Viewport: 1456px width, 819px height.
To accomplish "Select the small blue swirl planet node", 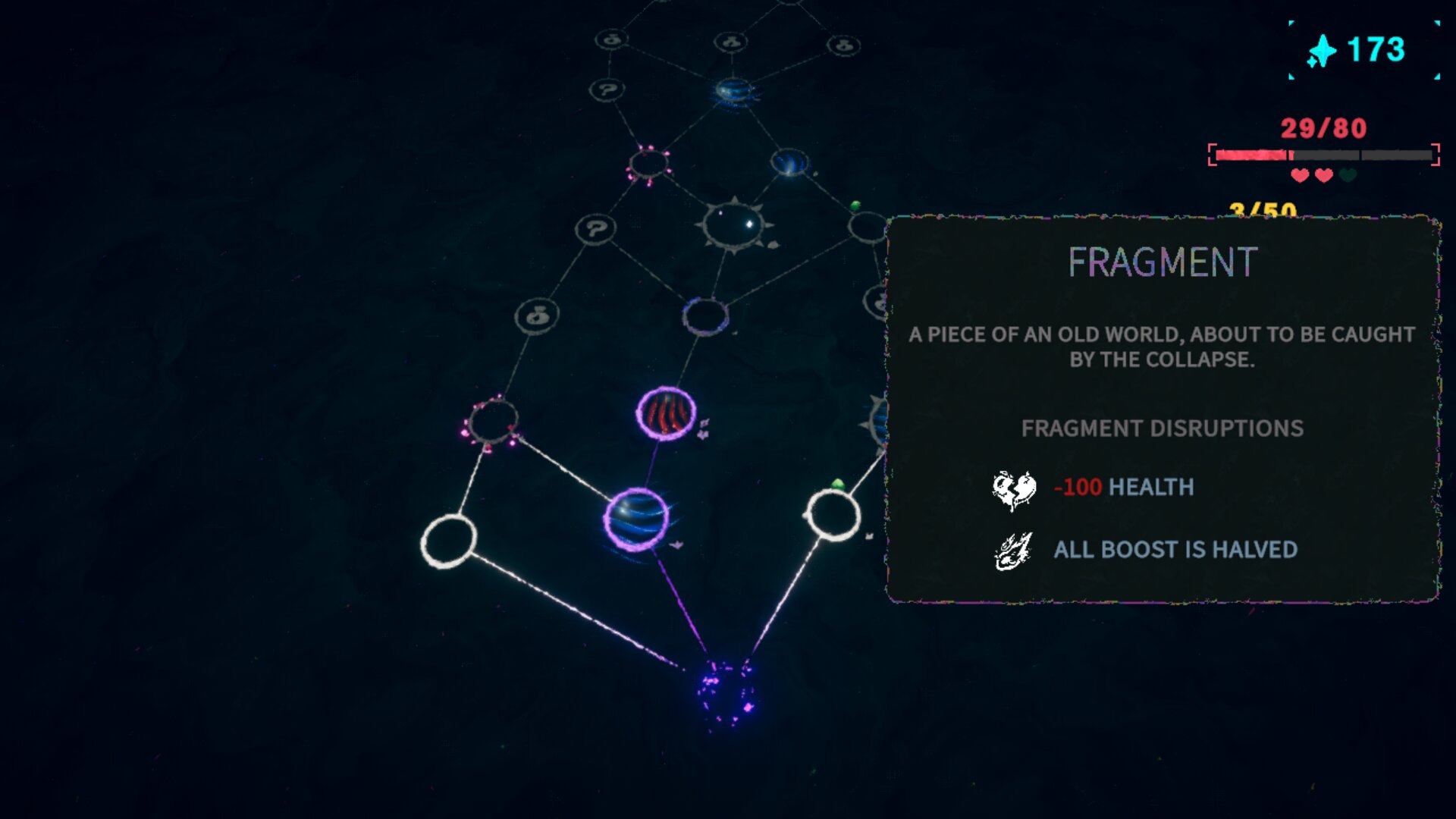I will pyautogui.click(x=789, y=160).
